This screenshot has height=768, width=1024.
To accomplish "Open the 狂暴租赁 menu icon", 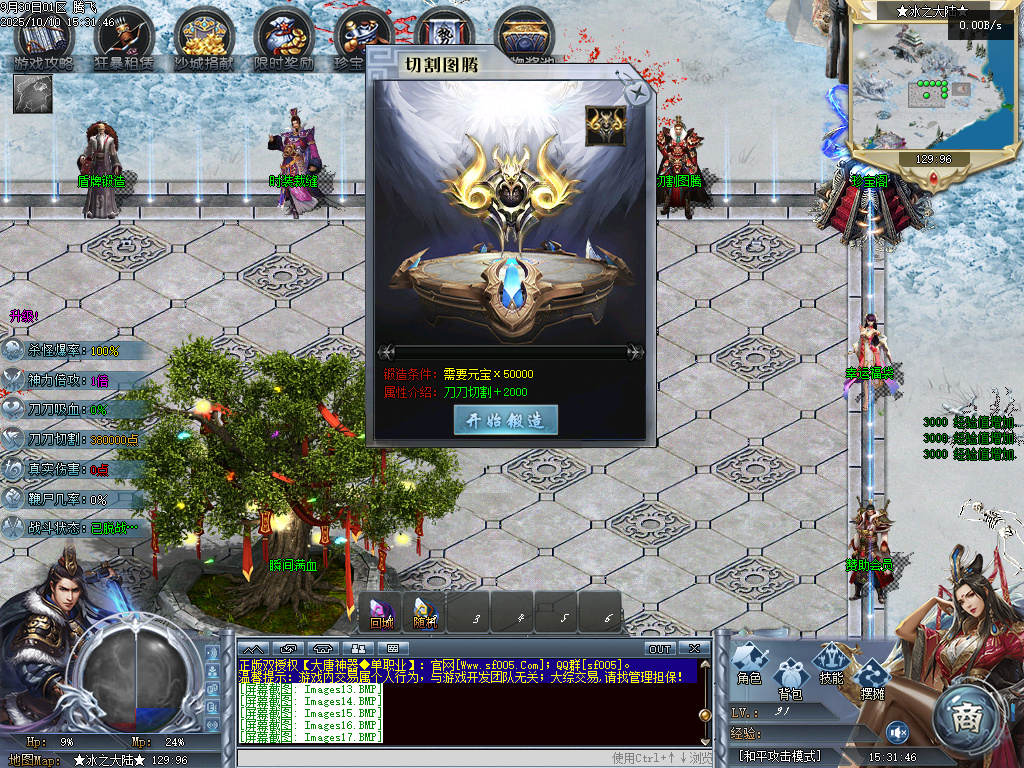I will (x=123, y=40).
